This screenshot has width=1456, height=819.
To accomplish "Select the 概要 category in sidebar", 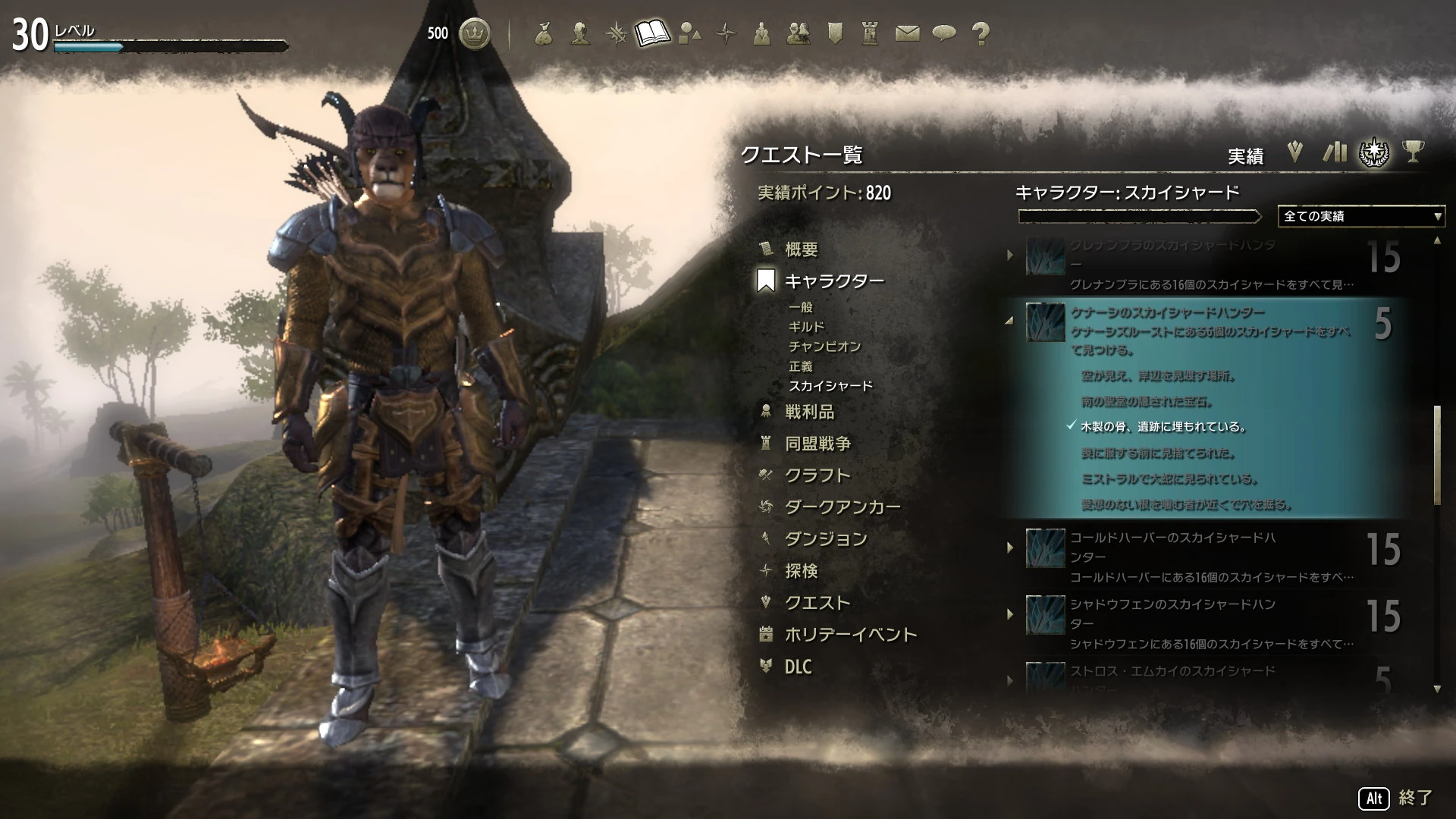I will (803, 249).
